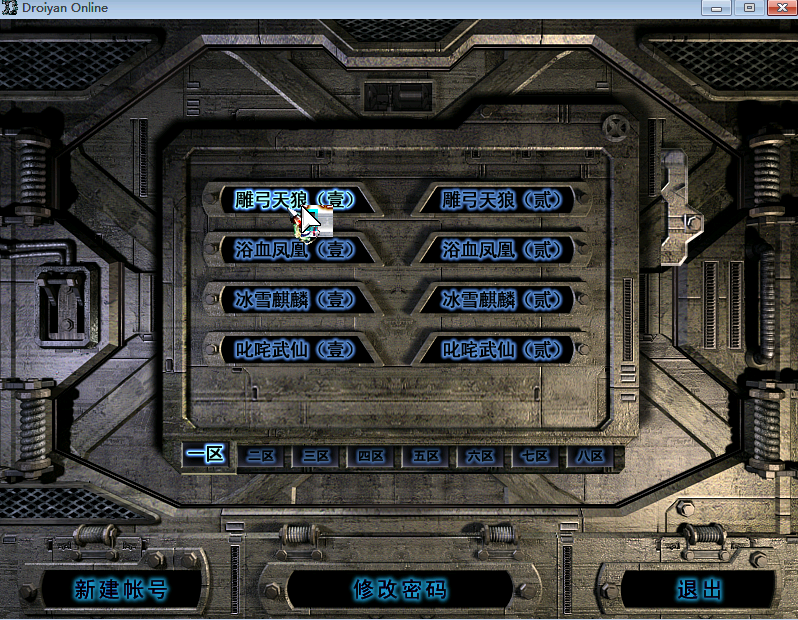Viewport: 798px width, 620px height.
Task: Open the 三区 zone tab
Action: pyautogui.click(x=316, y=456)
